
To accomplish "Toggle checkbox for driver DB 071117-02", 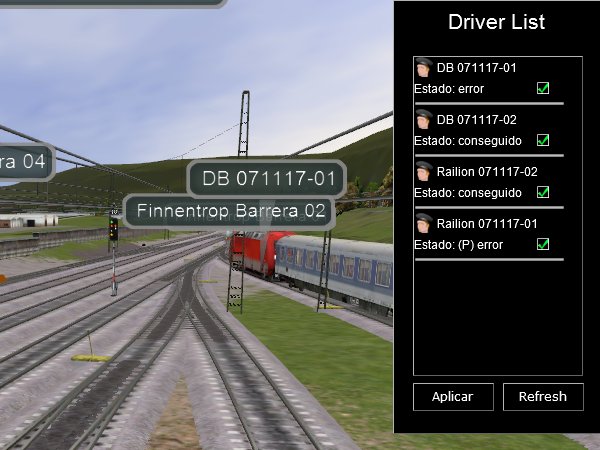I will click(x=543, y=140).
